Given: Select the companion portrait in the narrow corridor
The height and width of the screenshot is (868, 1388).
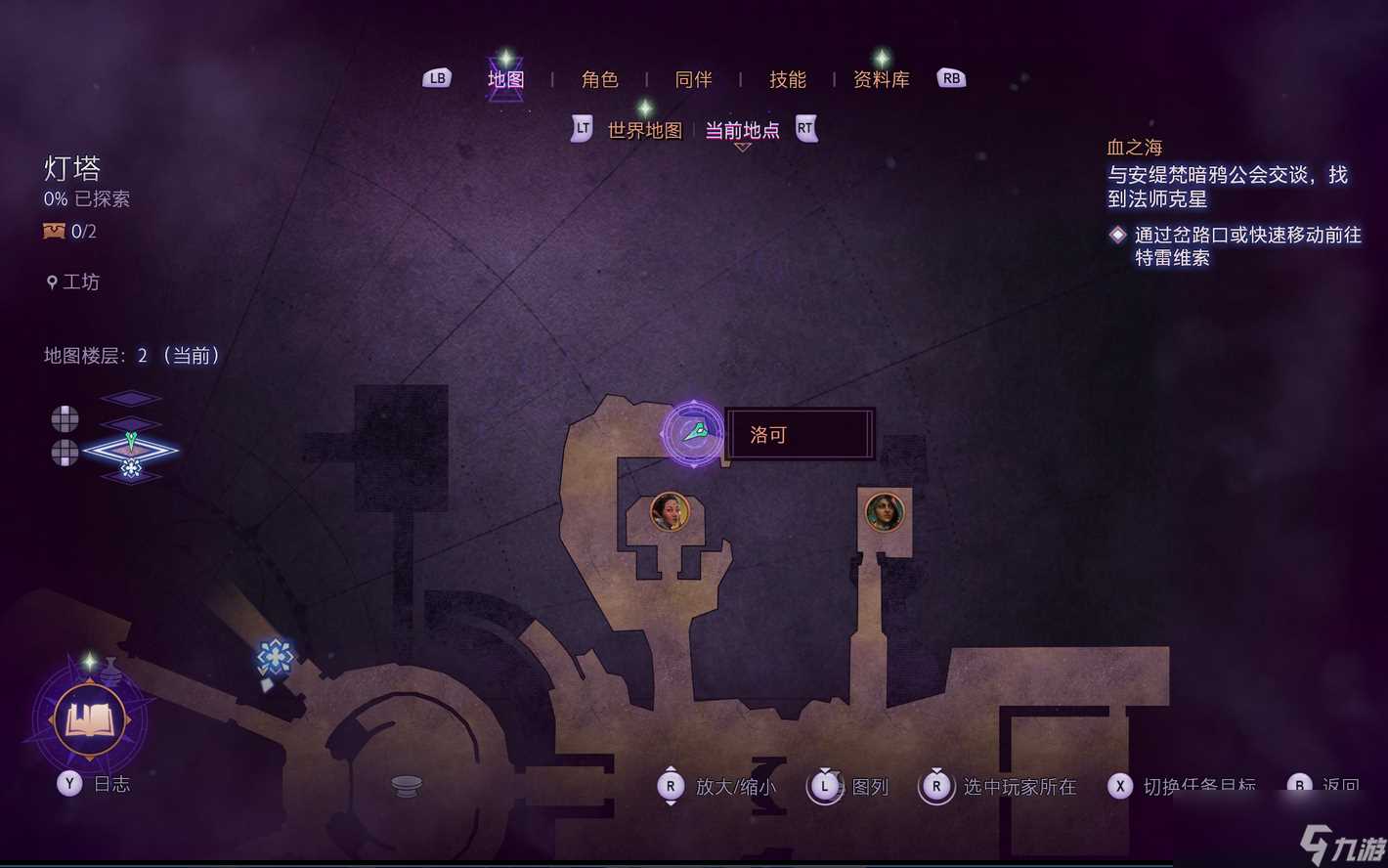Looking at the screenshot, I should click(x=884, y=512).
